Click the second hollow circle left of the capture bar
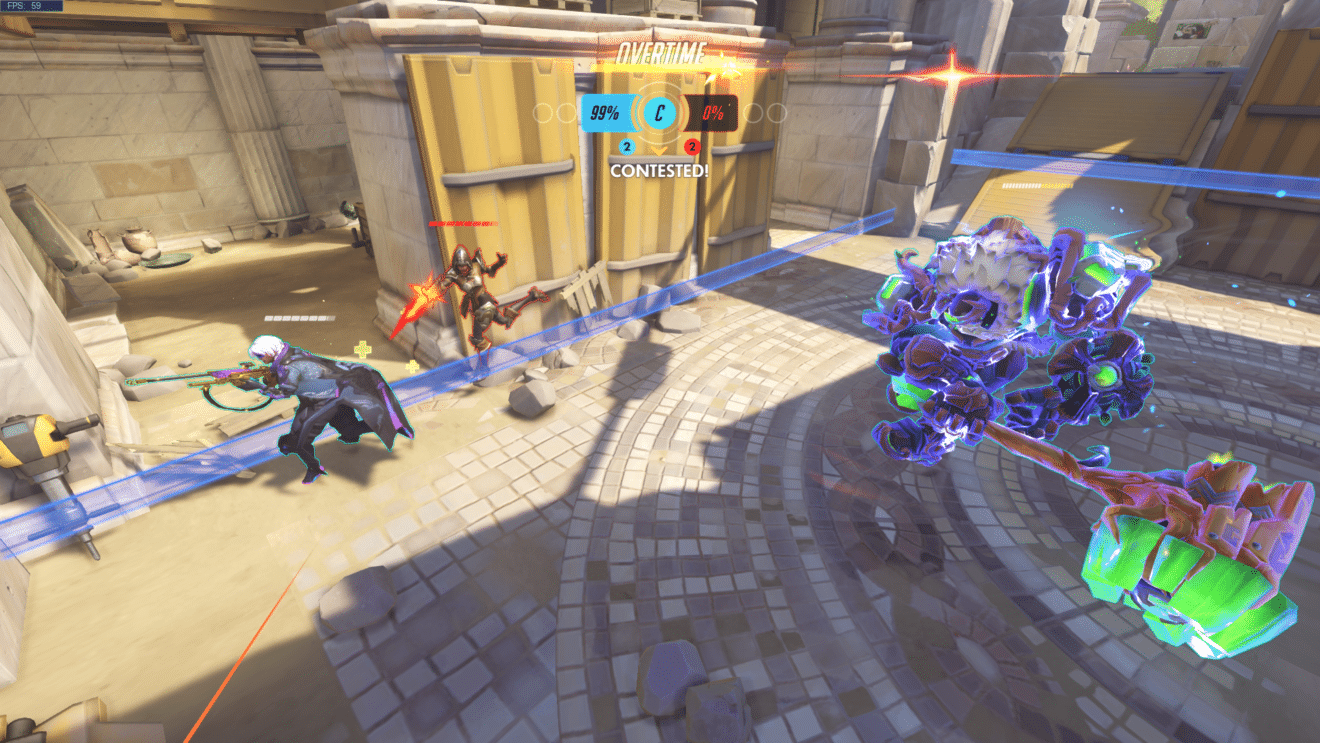The height and width of the screenshot is (743, 1320). (565, 111)
